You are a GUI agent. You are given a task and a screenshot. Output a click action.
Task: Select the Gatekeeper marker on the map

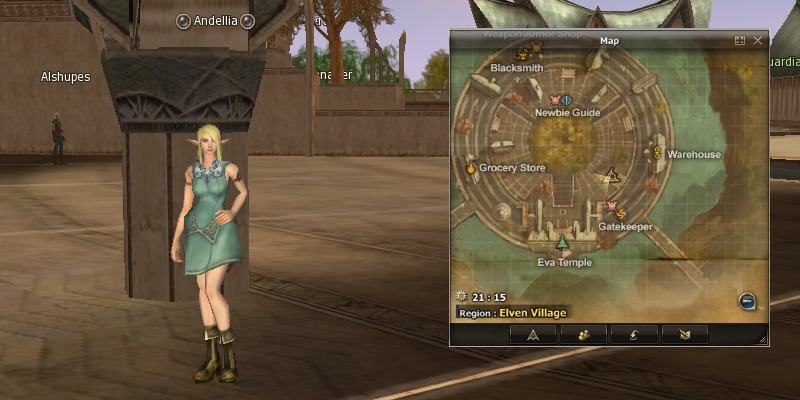pyautogui.click(x=613, y=209)
